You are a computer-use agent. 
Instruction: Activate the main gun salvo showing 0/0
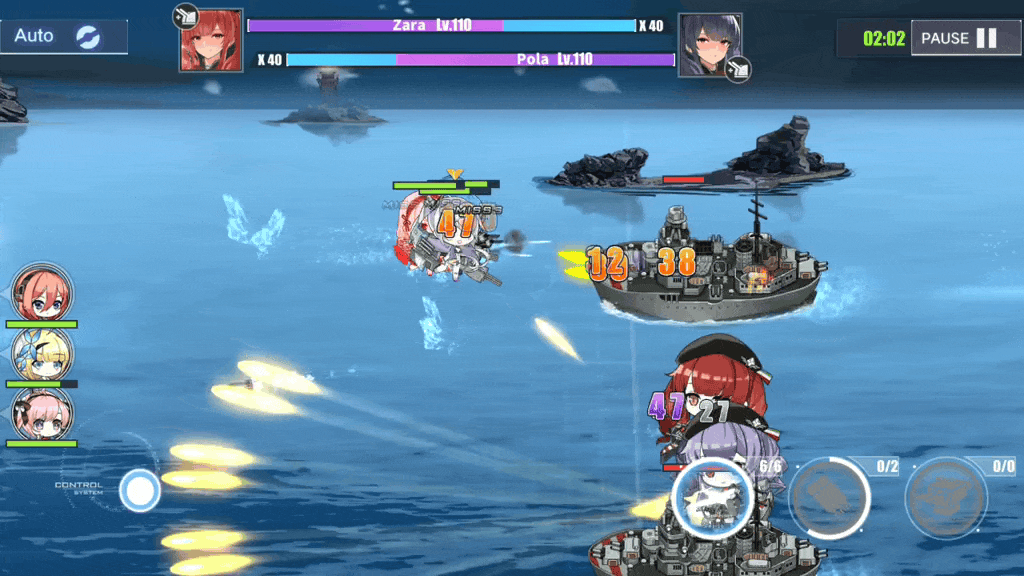945,497
